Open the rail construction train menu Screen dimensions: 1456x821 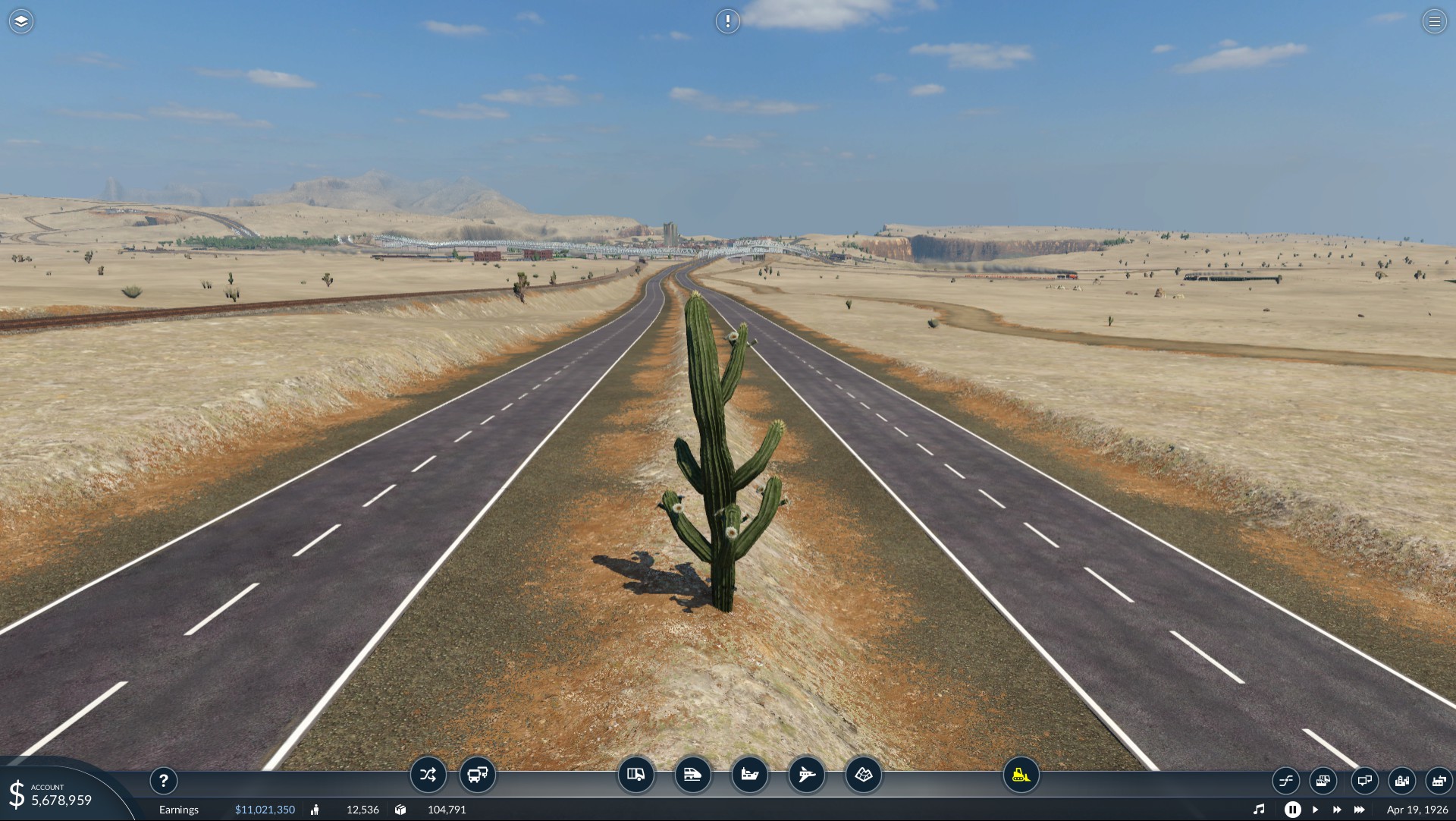click(x=692, y=775)
